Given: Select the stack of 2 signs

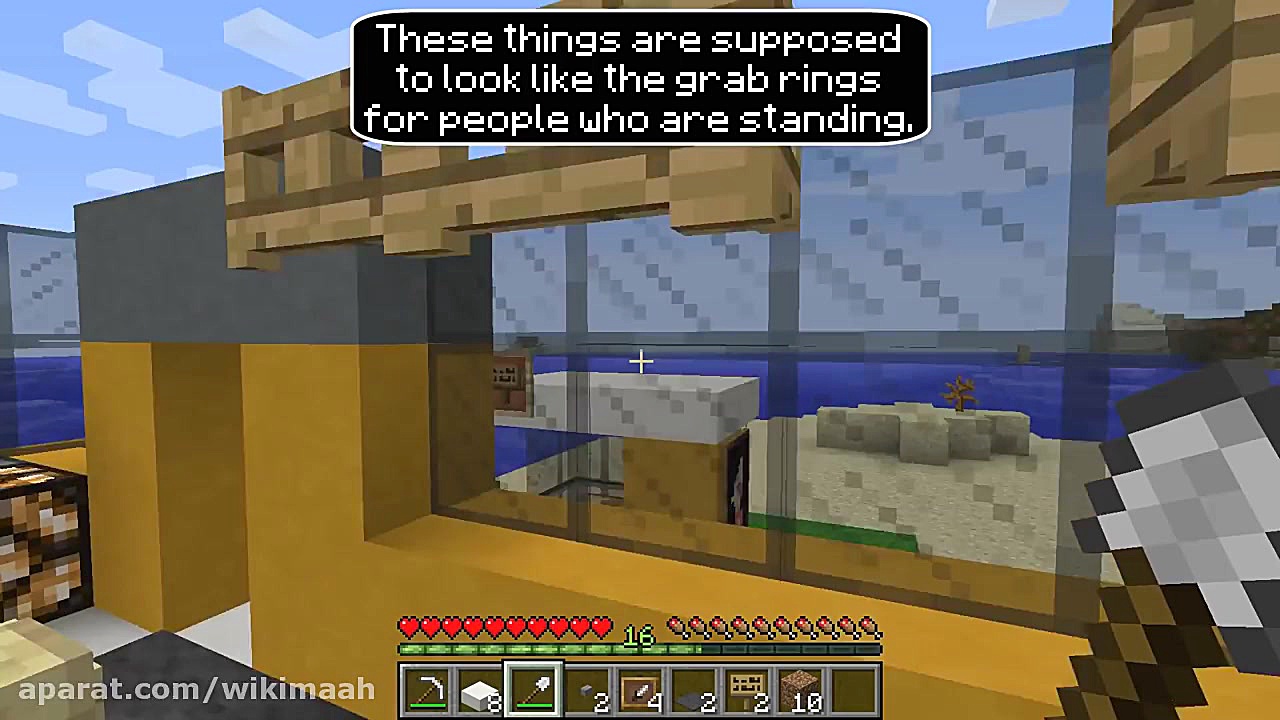Looking at the screenshot, I should tap(746, 690).
